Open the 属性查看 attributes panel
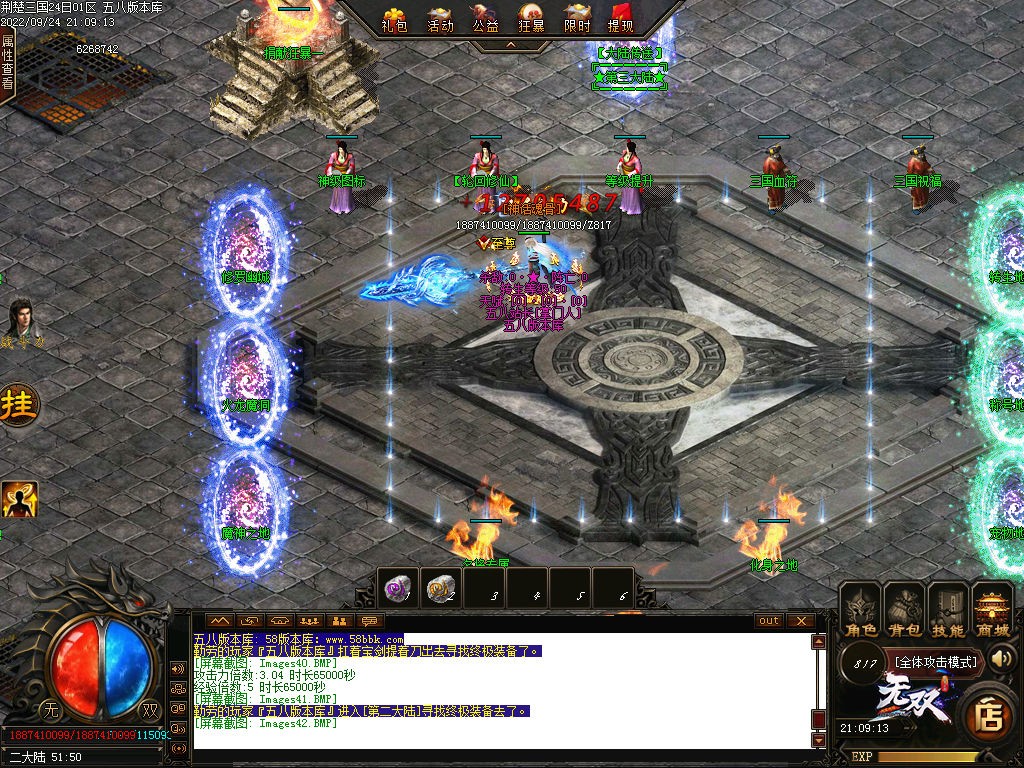Screen dimensions: 1024x768 pyautogui.click(x=8, y=62)
